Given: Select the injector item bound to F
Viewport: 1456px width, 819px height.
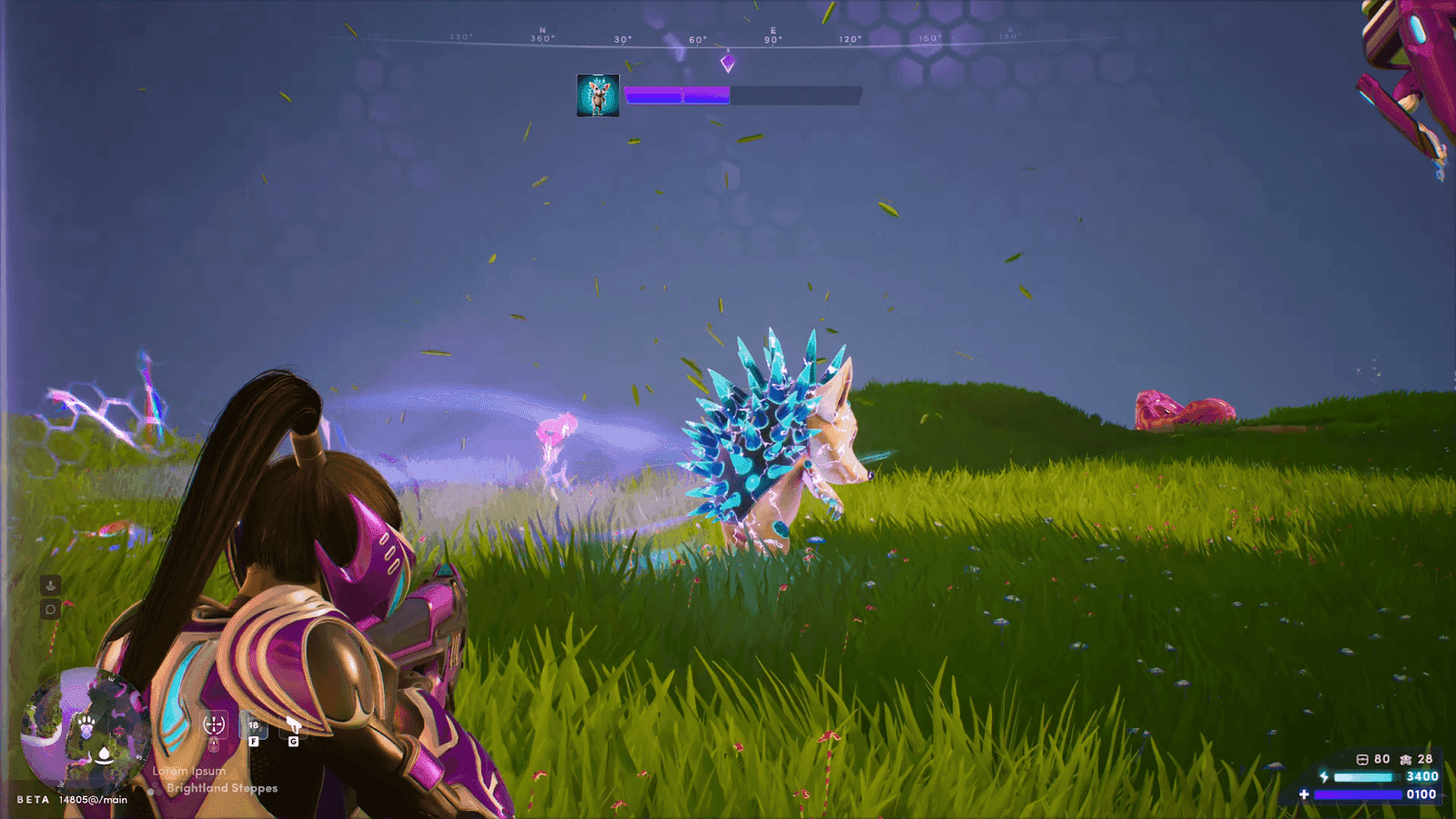Looking at the screenshot, I should pos(254,726).
